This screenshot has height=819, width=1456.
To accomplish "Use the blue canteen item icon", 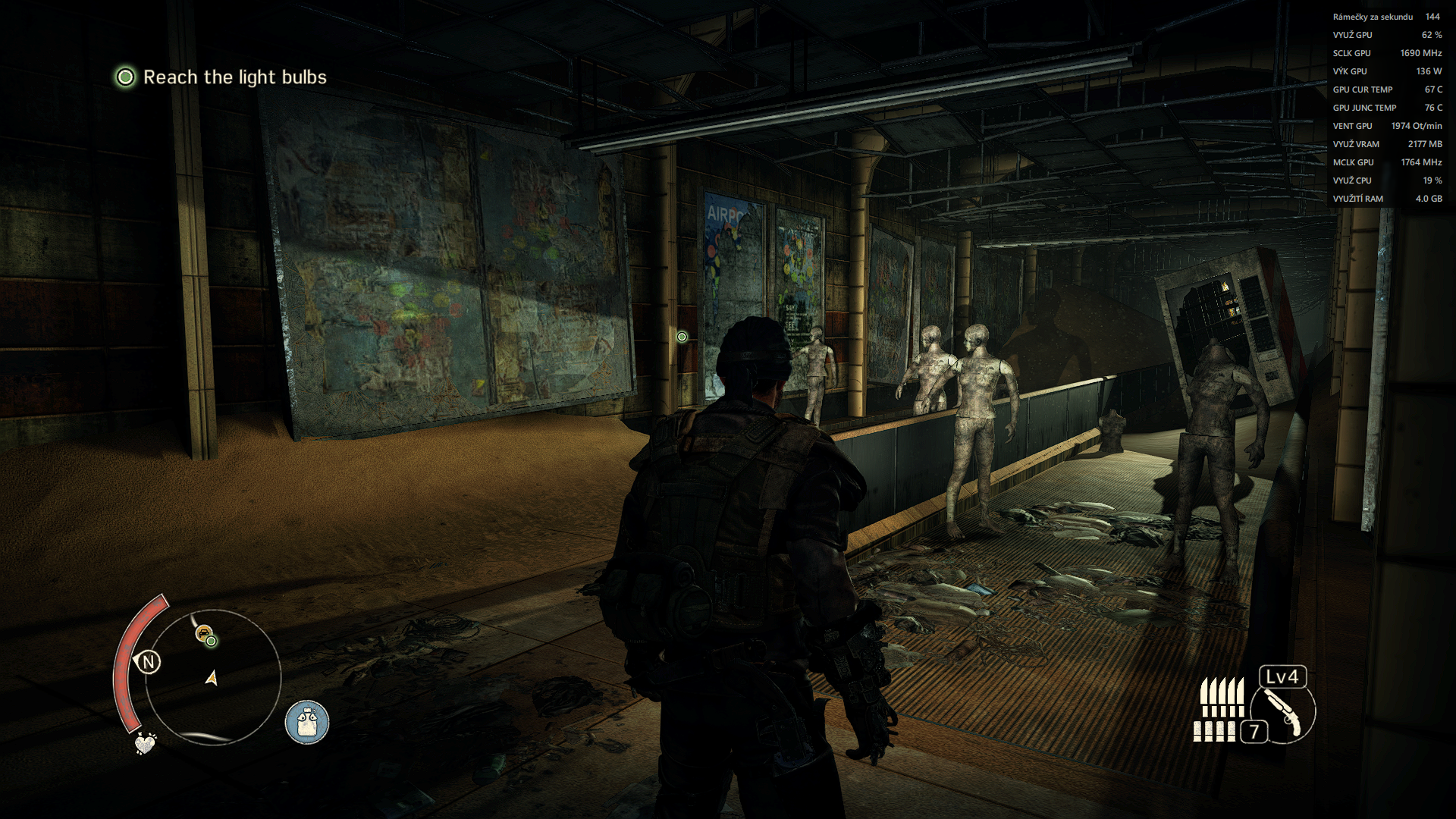I will pyautogui.click(x=307, y=721).
